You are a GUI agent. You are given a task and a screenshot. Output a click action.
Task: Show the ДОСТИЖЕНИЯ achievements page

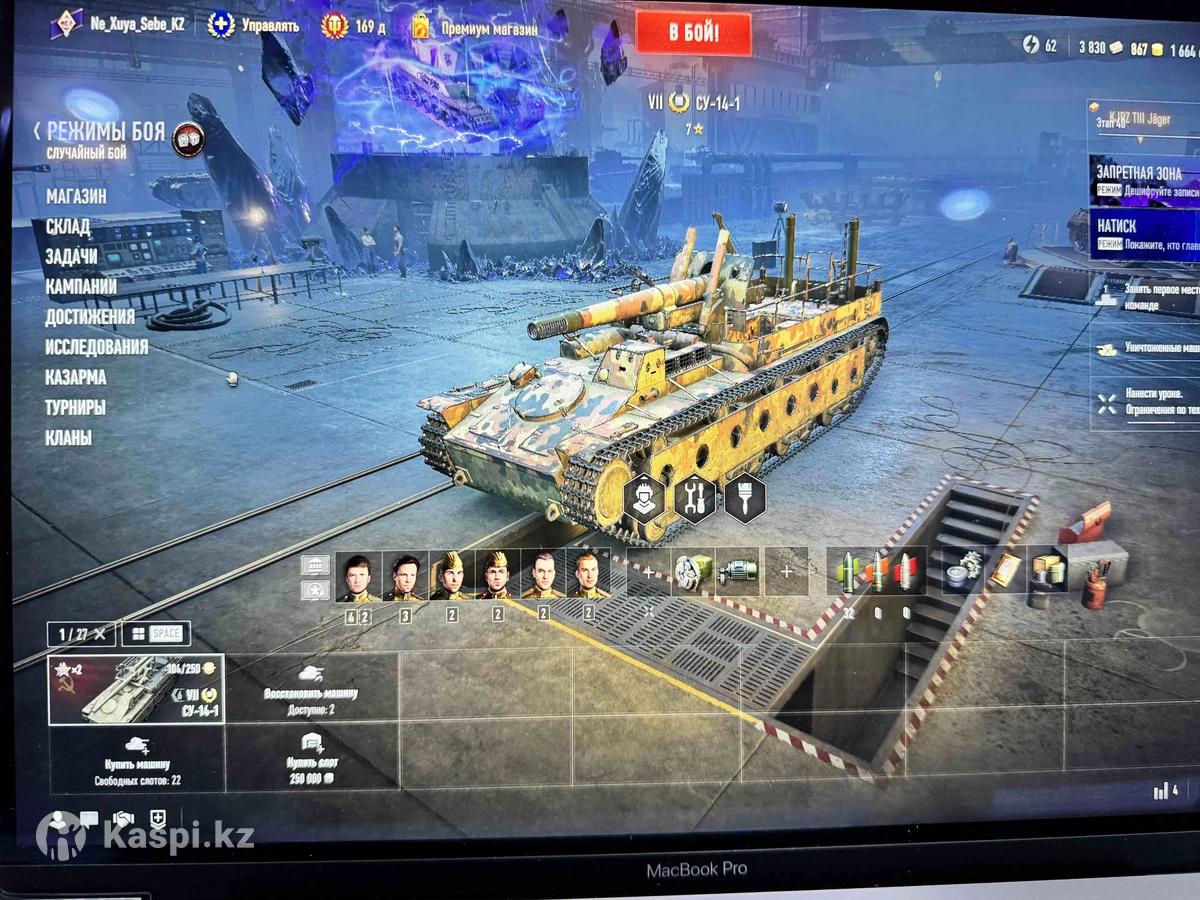tap(90, 317)
